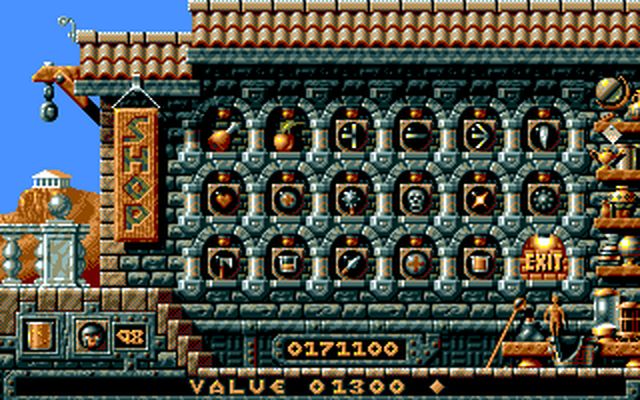Image resolution: width=640 pixels, height=400 pixels.
Task: Select the spiked mace weapon
Action: point(351,199)
